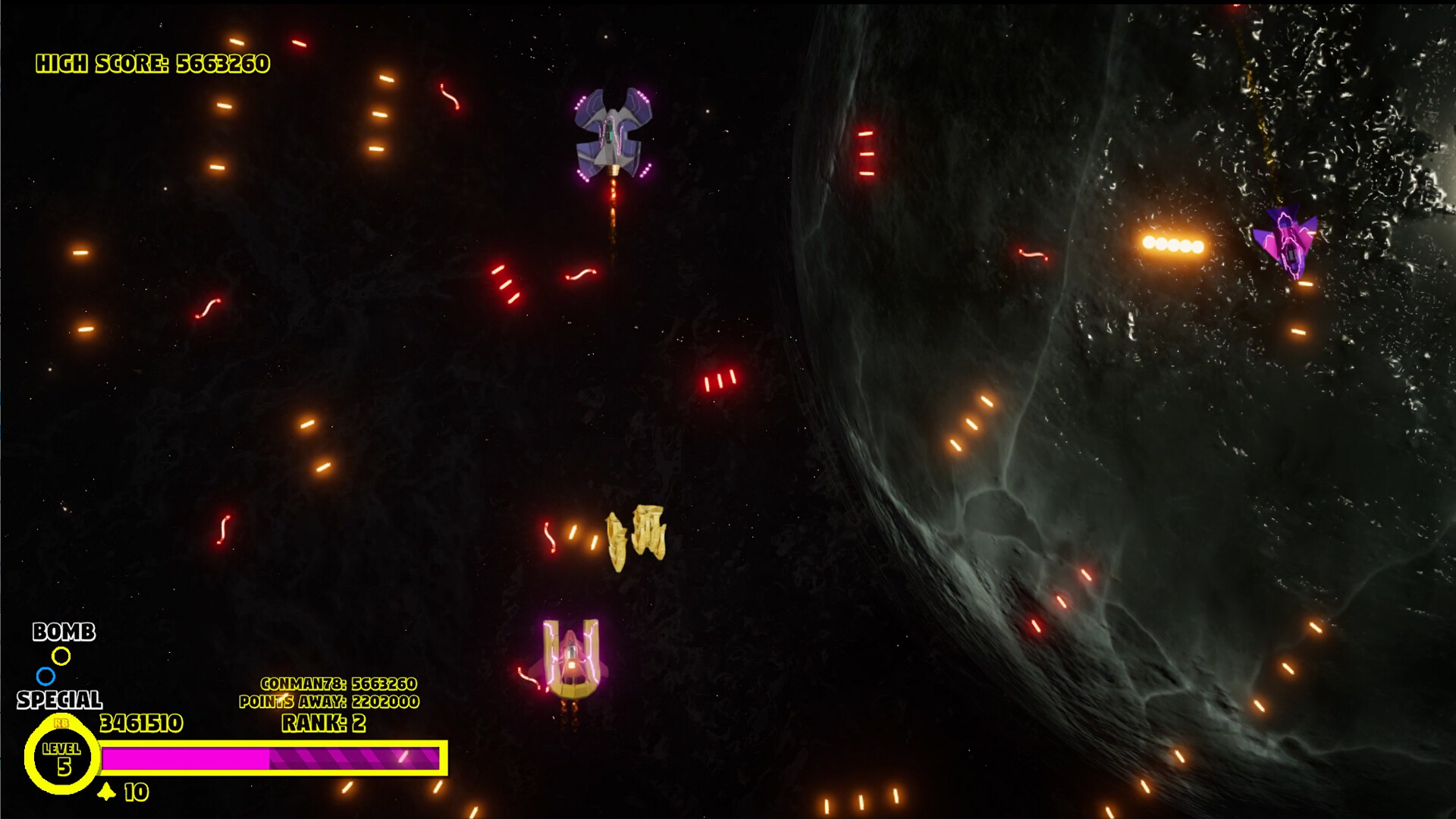Click the gray enemy ship at top center

tap(612, 129)
